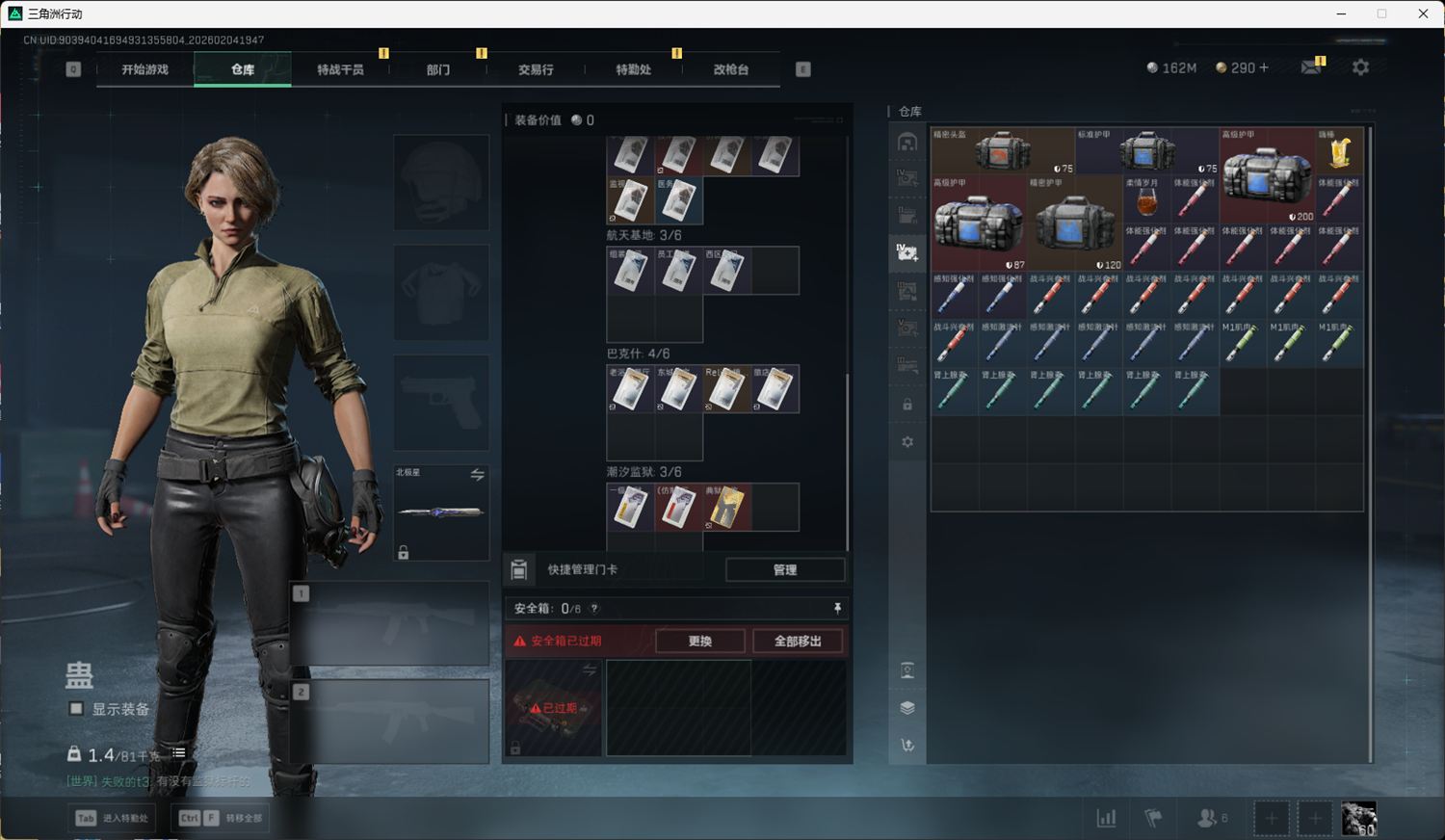Image resolution: width=1445 pixels, height=840 pixels.
Task: Select the 特勤处 tab
Action: point(633,69)
